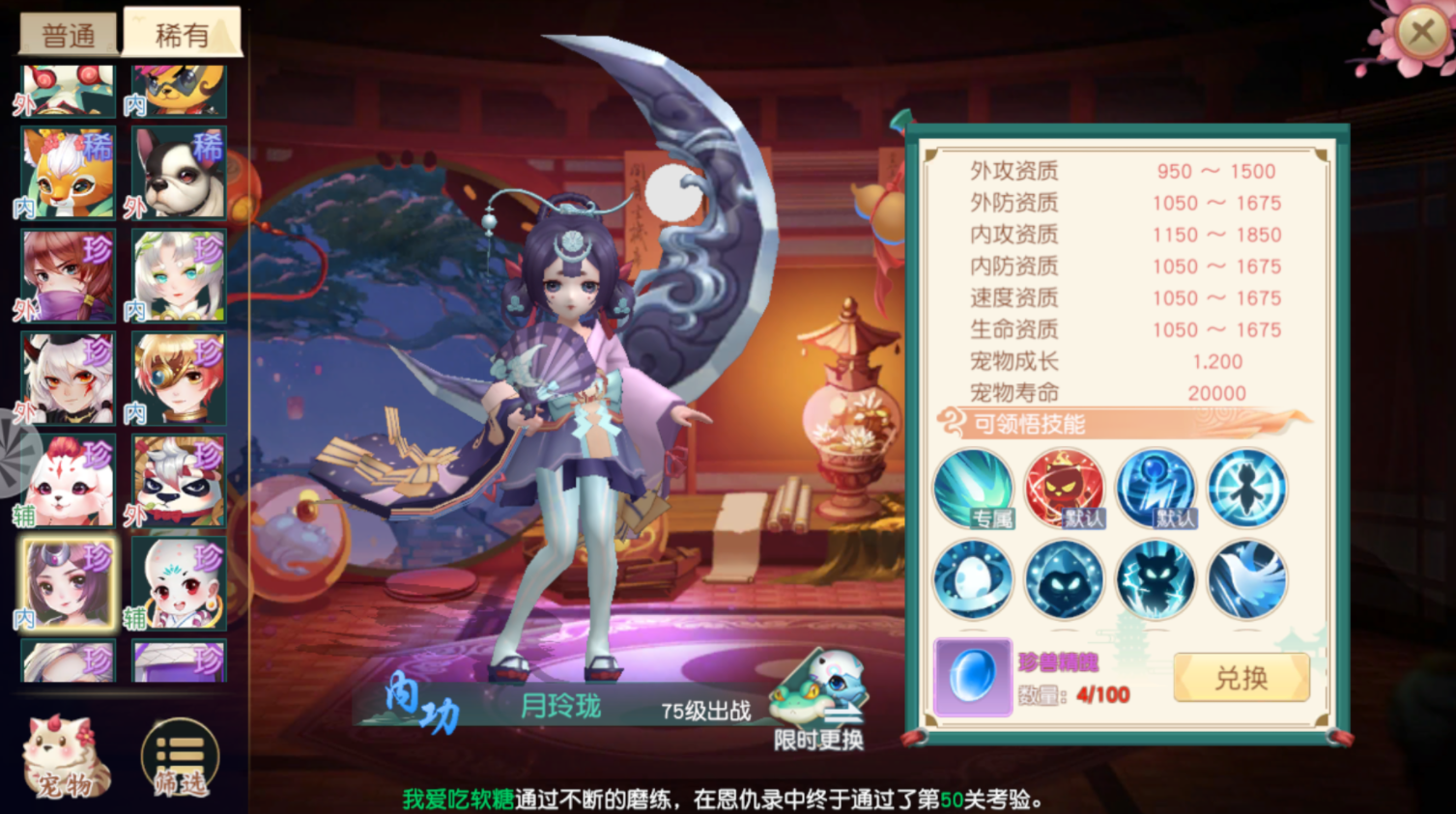
Task: Switch to the 普通 tab
Action: click(67, 31)
